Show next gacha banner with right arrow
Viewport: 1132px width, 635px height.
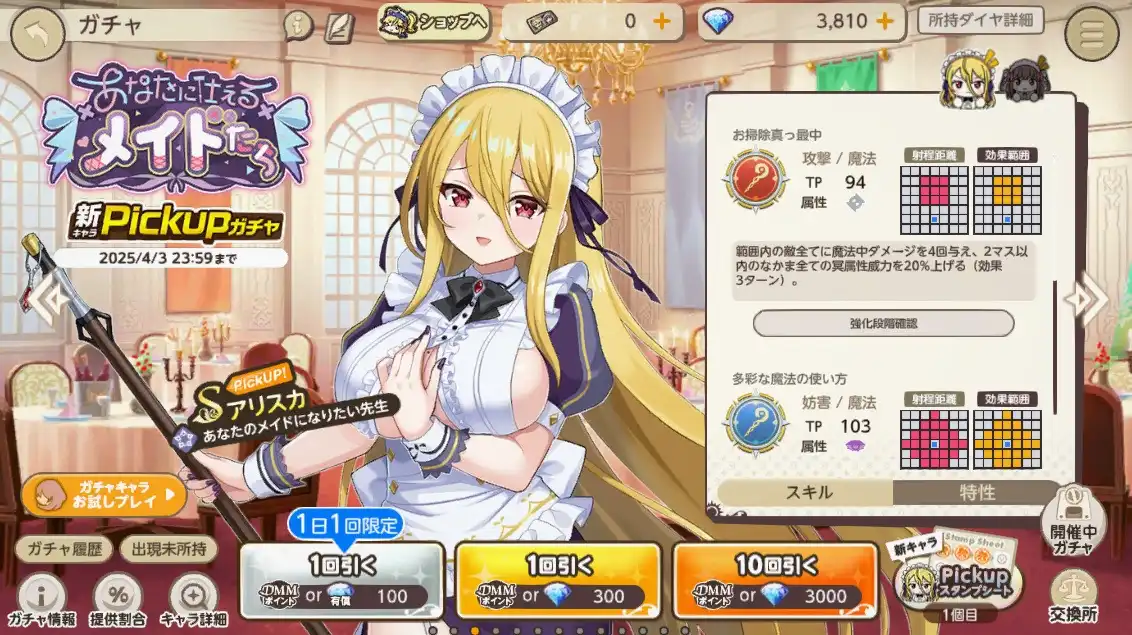(1086, 297)
